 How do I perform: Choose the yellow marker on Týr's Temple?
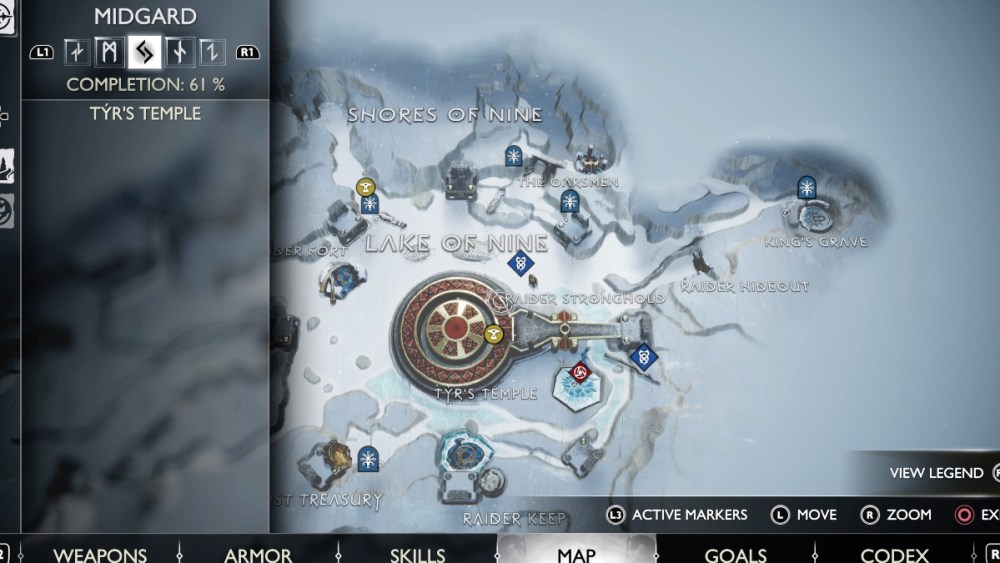tap(493, 336)
